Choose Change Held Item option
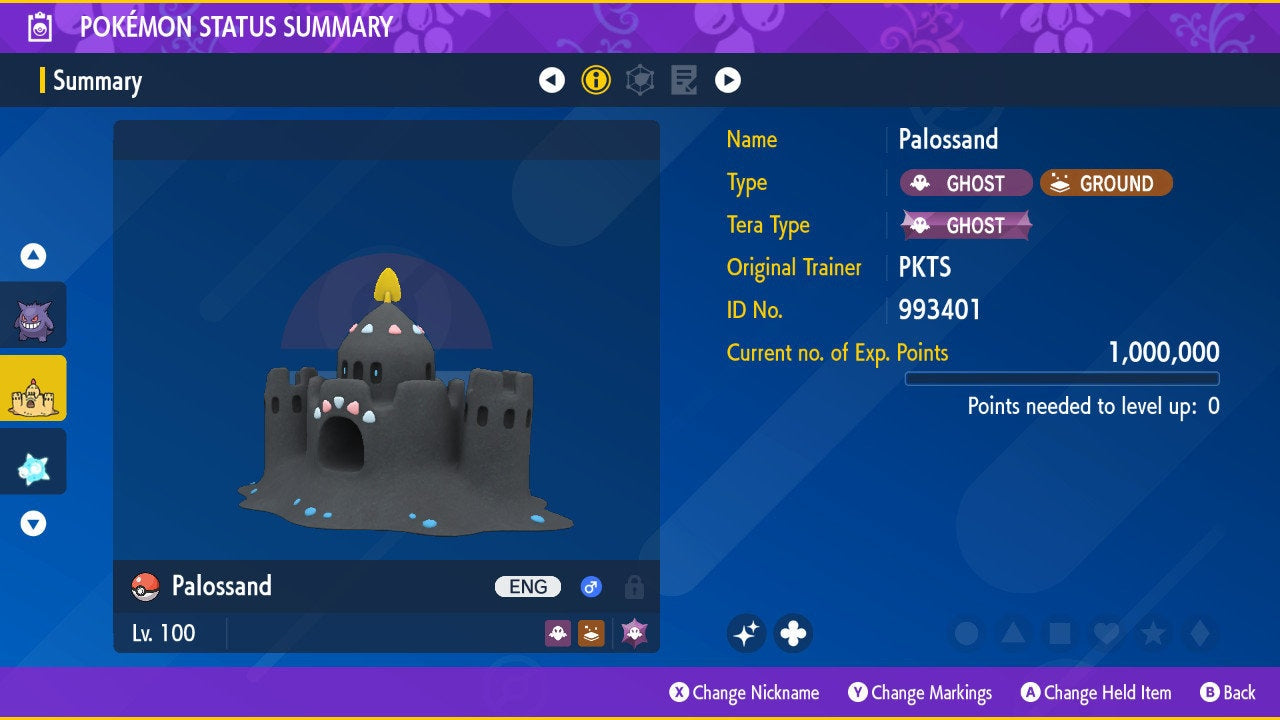 (1096, 693)
